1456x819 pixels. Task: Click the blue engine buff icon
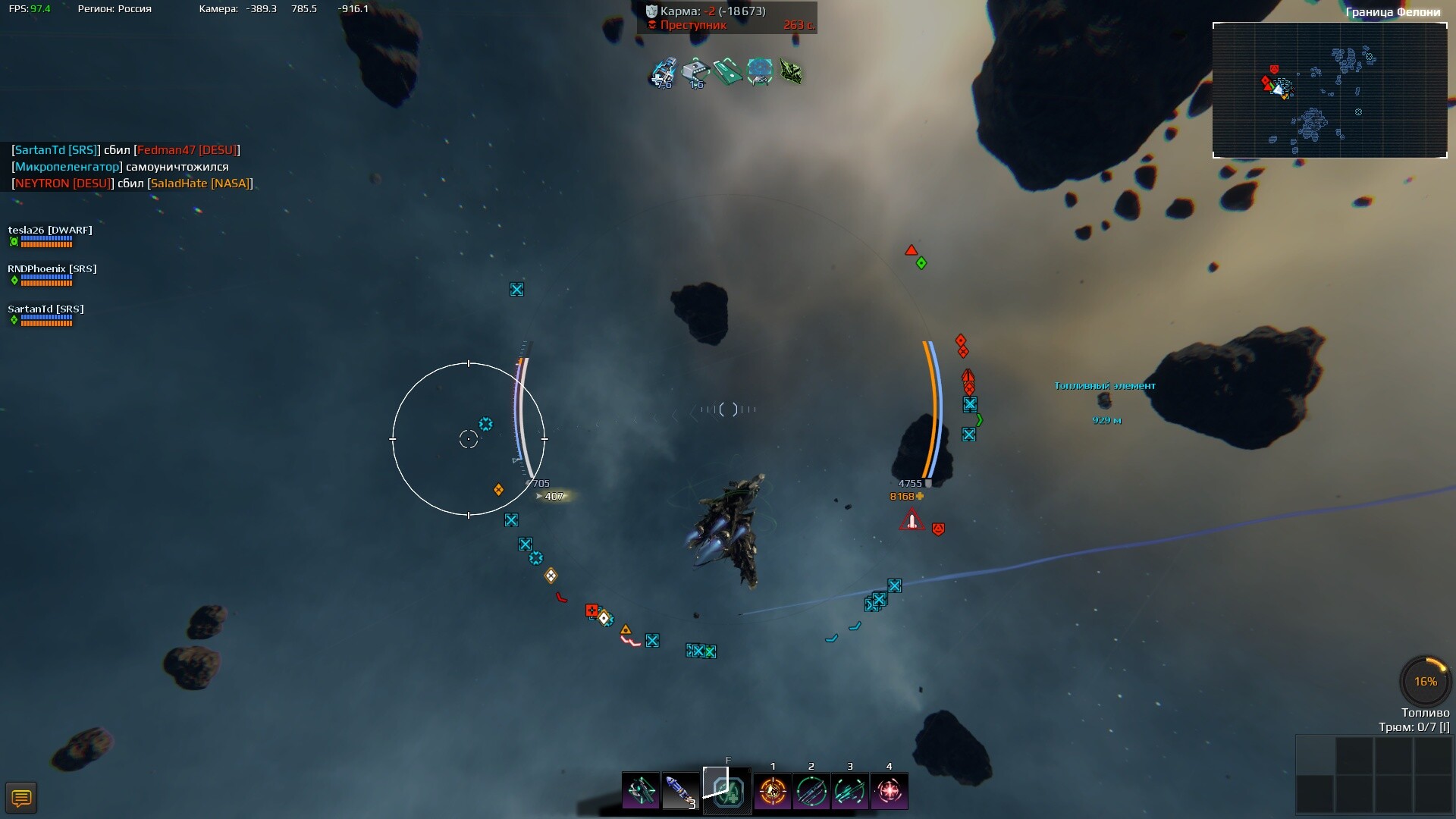coord(664,73)
